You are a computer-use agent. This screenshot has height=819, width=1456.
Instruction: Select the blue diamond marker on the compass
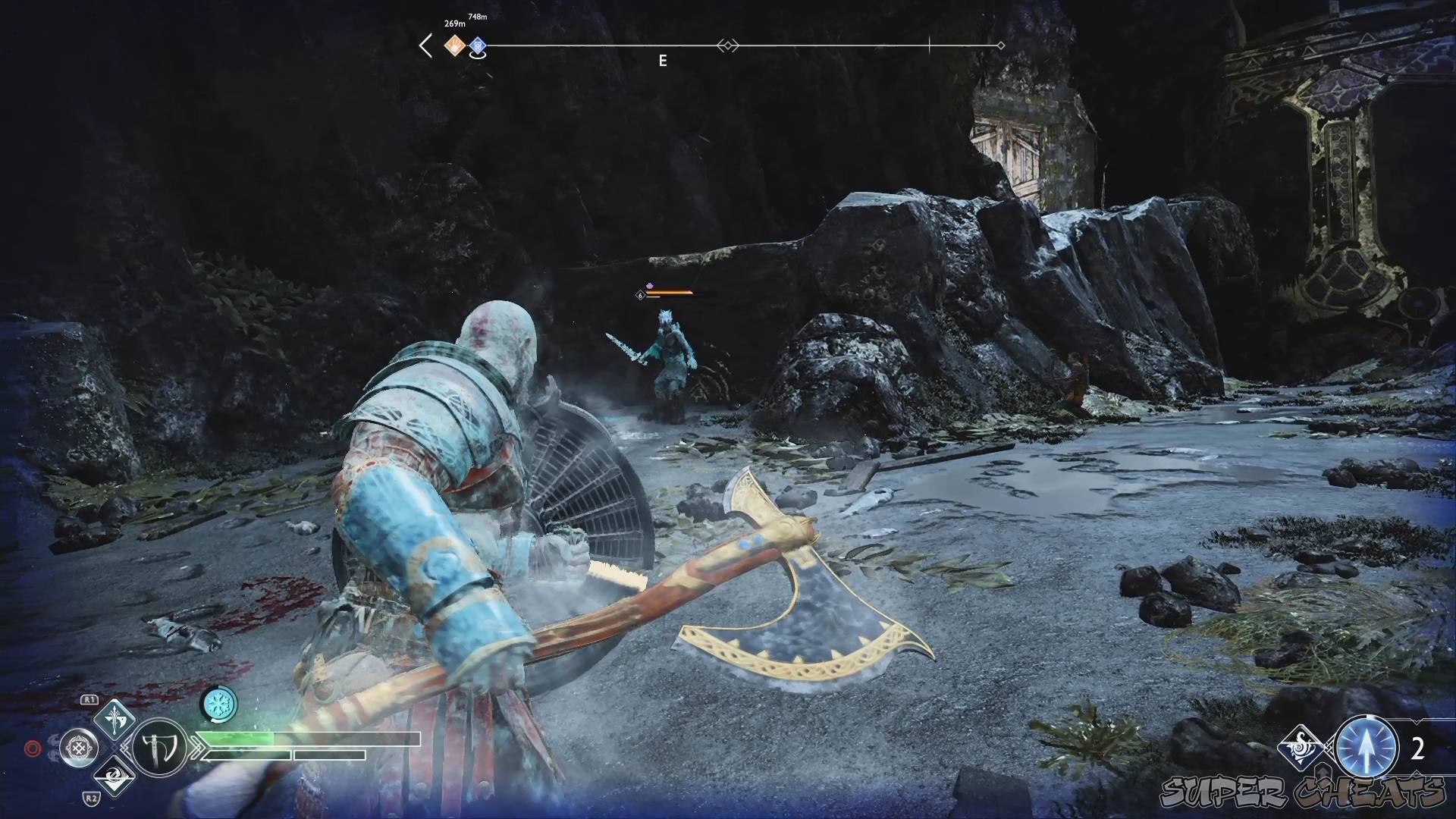click(477, 46)
